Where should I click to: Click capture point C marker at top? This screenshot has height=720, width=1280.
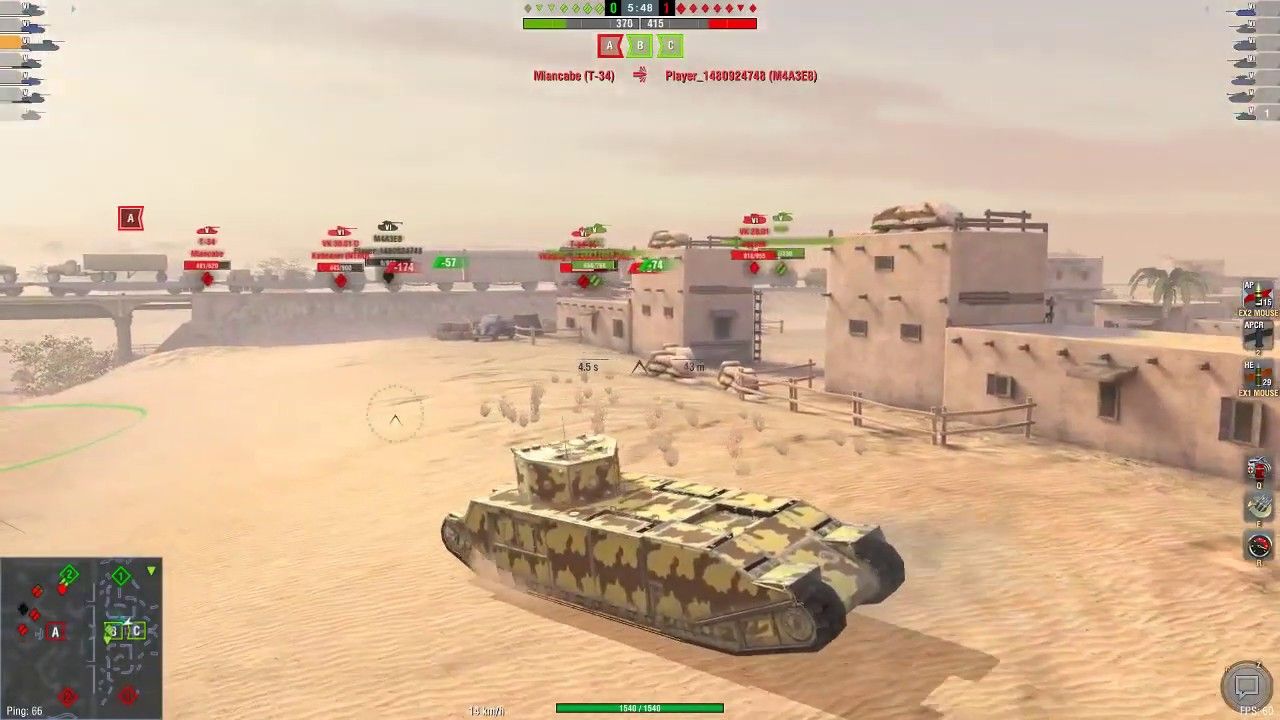tap(670, 46)
